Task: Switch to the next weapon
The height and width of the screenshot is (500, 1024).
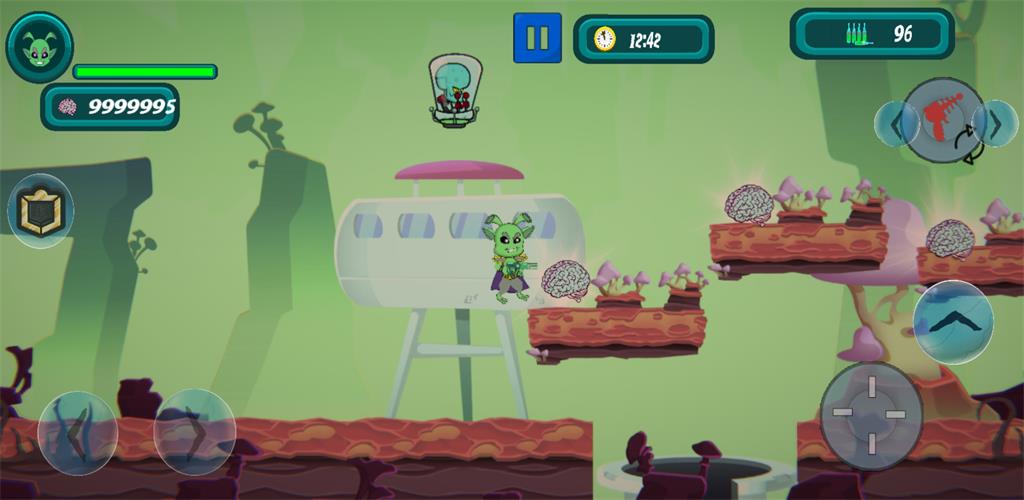Action: (995, 123)
